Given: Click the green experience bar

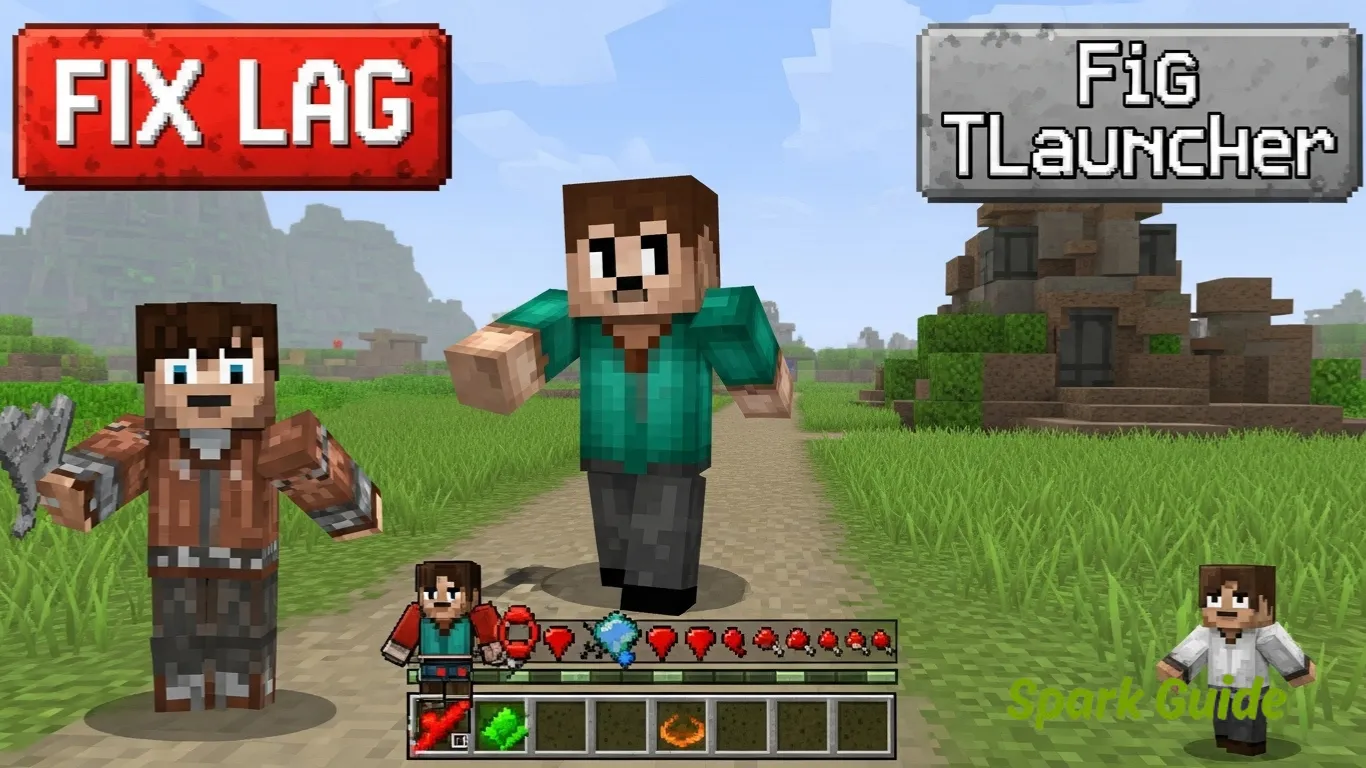Looking at the screenshot, I should (x=650, y=674).
